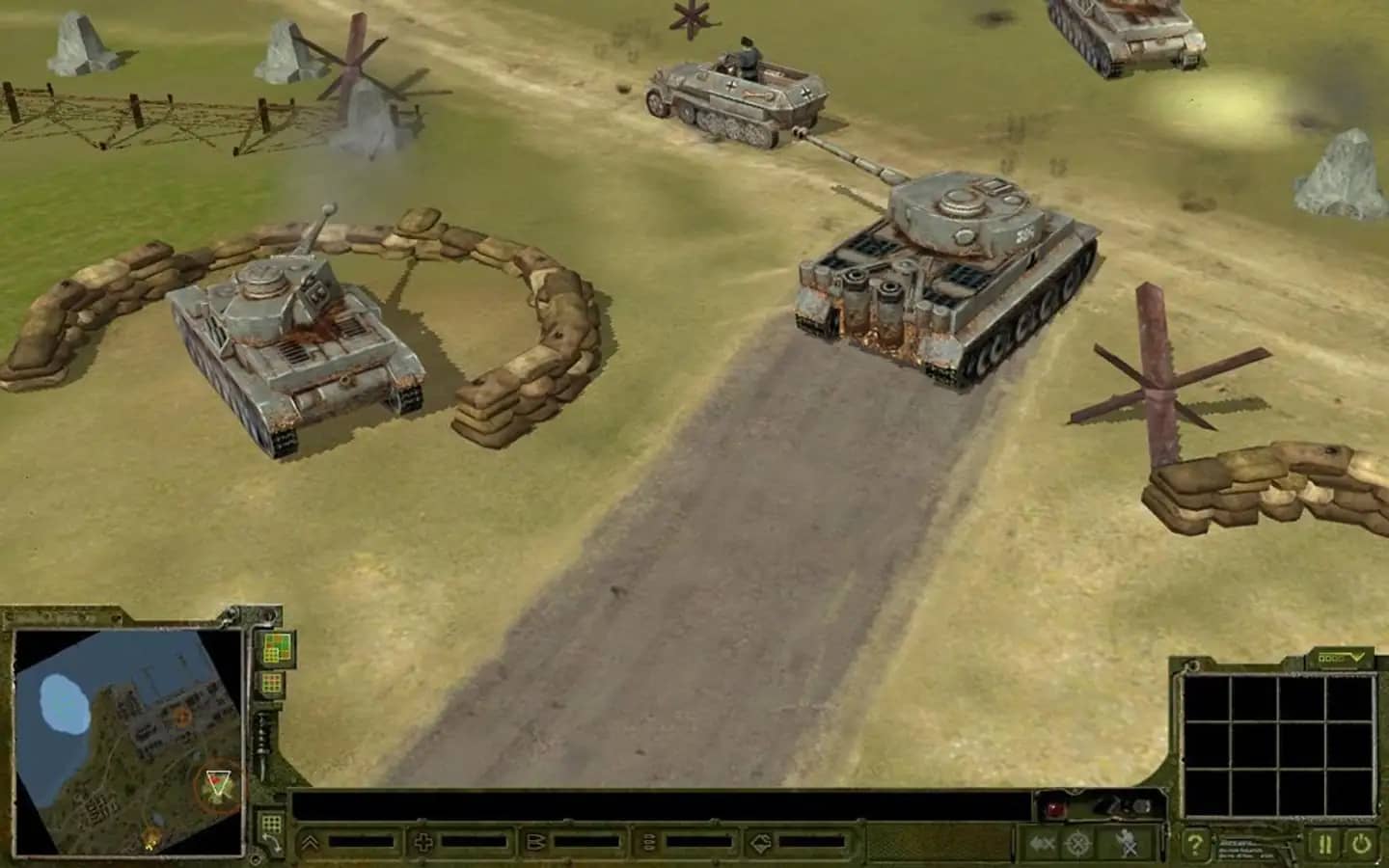
Task: Toggle the crossed speaker mute icon
Action: click(x=1041, y=843)
